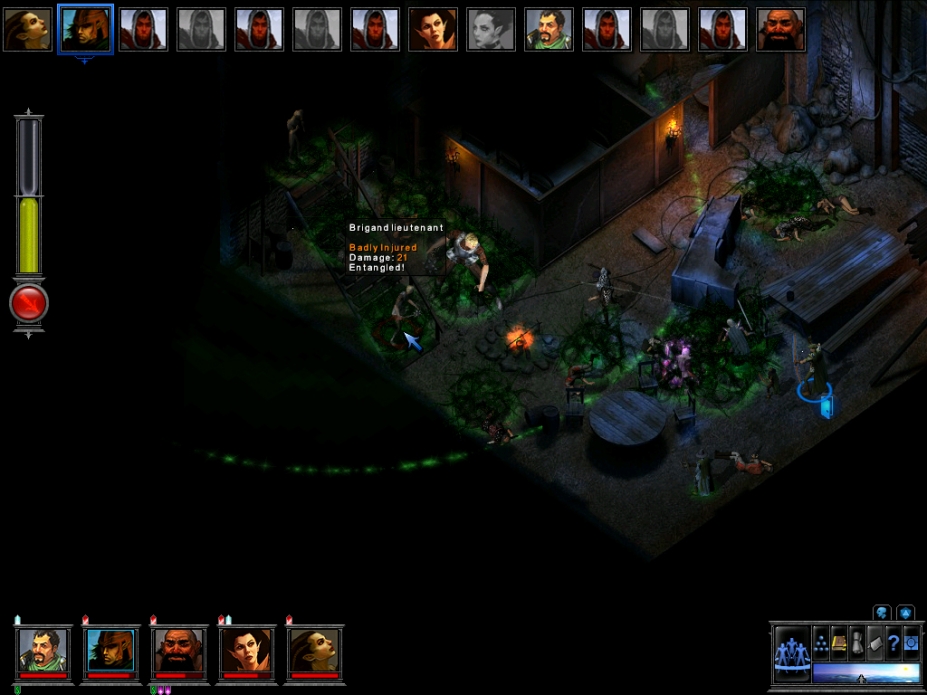
Task: Click the blue skull toggle button
Action: 882,613
